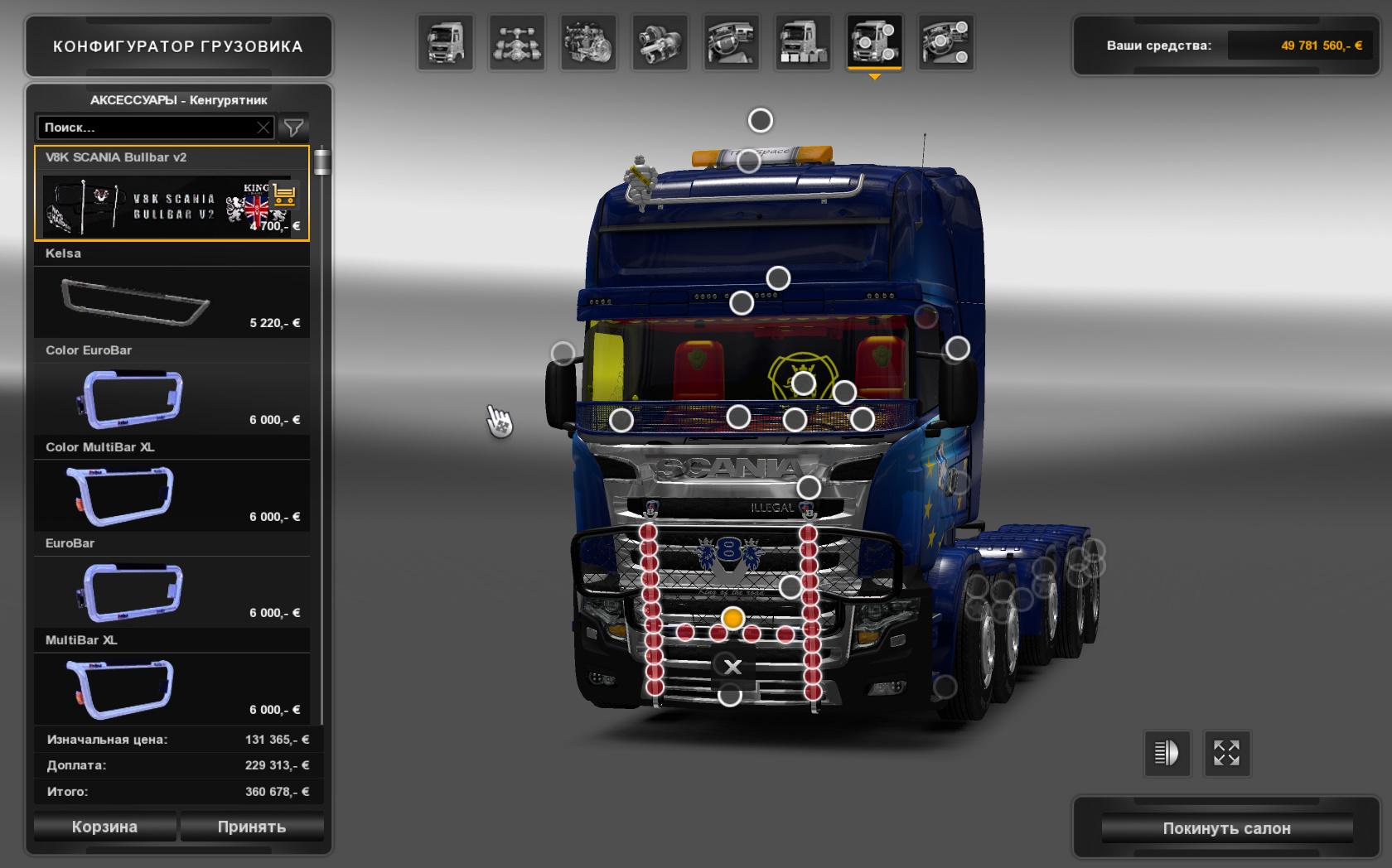The width and height of the screenshot is (1392, 868).
Task: Click the fullscreen expand arrows button
Action: click(x=1226, y=753)
